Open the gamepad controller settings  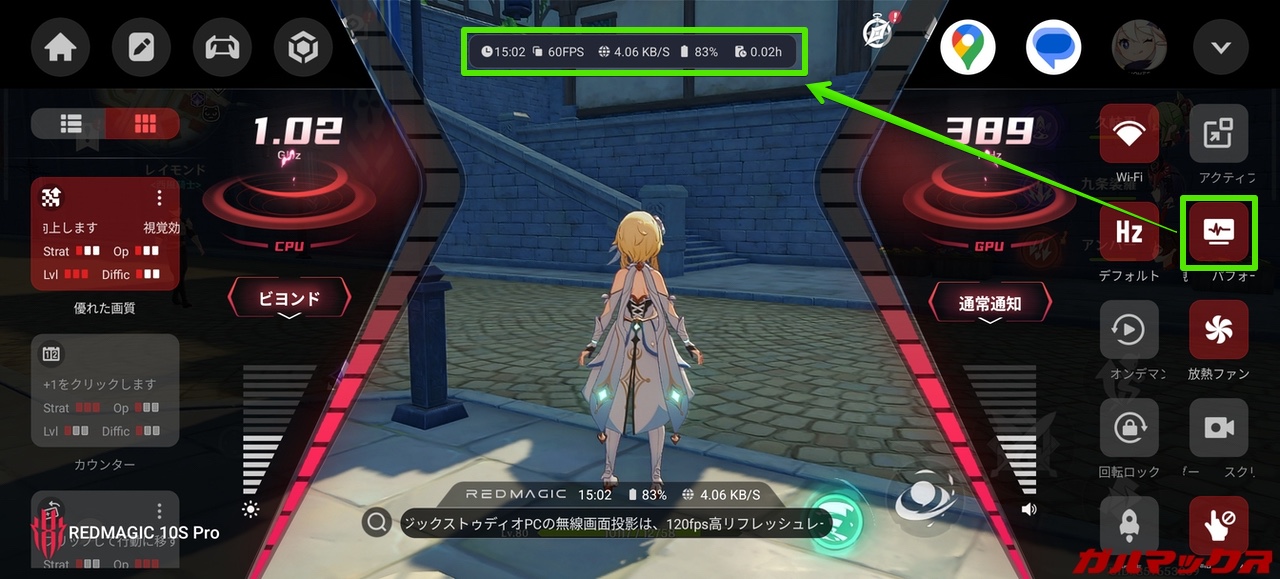pyautogui.click(x=222, y=47)
